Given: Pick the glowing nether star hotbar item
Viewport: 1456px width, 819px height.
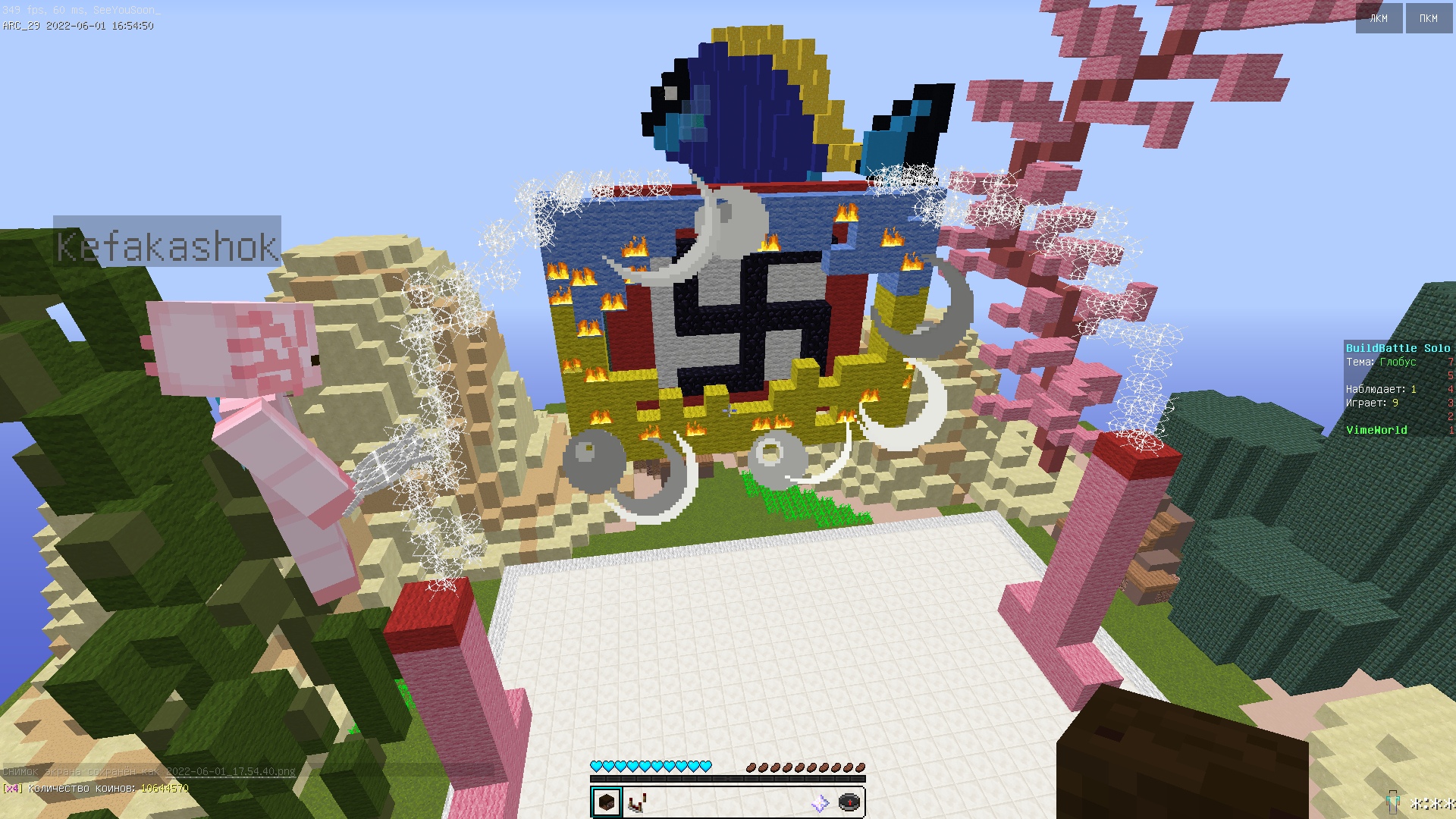Looking at the screenshot, I should [x=821, y=802].
